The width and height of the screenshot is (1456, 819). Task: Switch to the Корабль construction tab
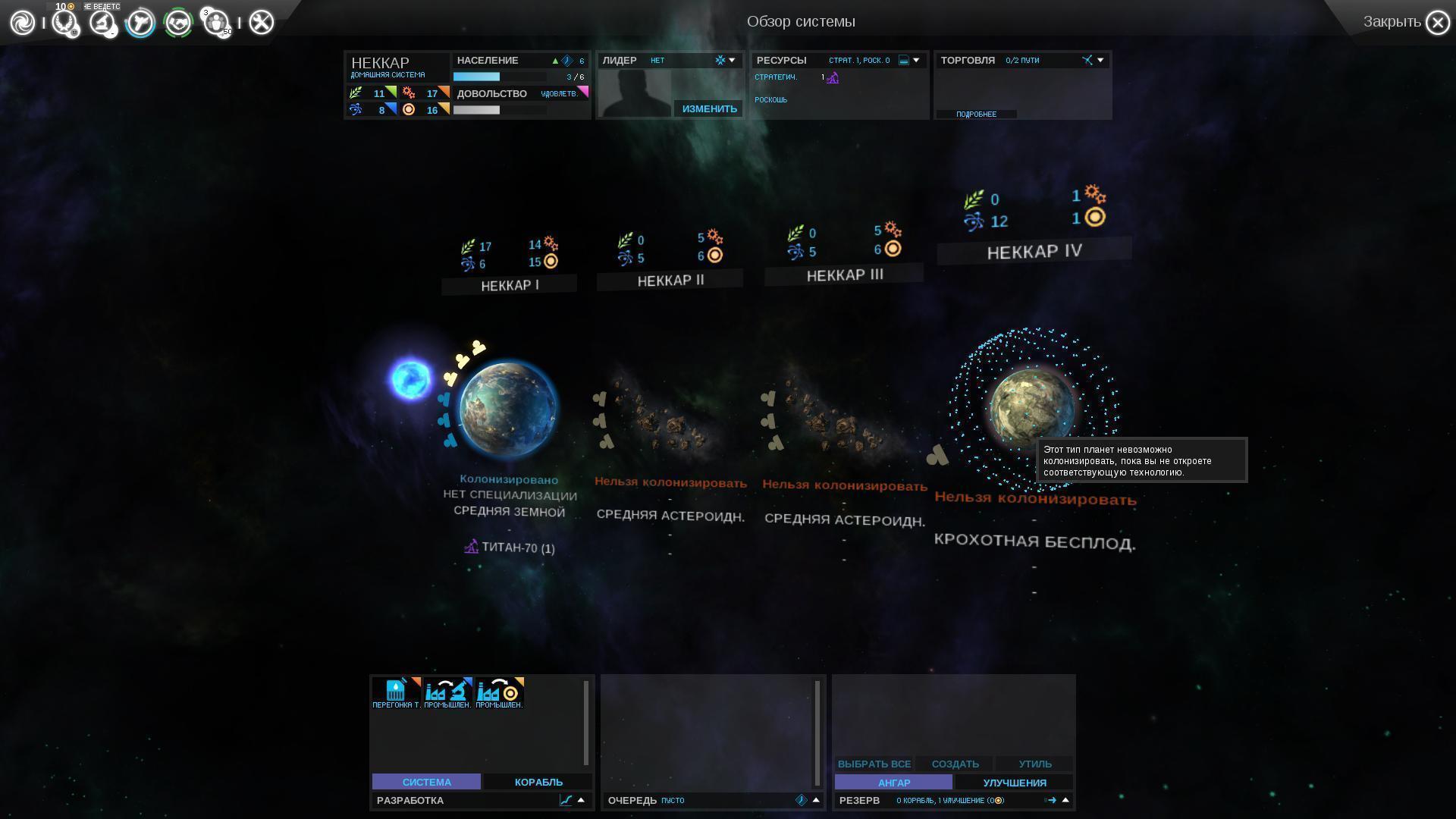point(538,782)
